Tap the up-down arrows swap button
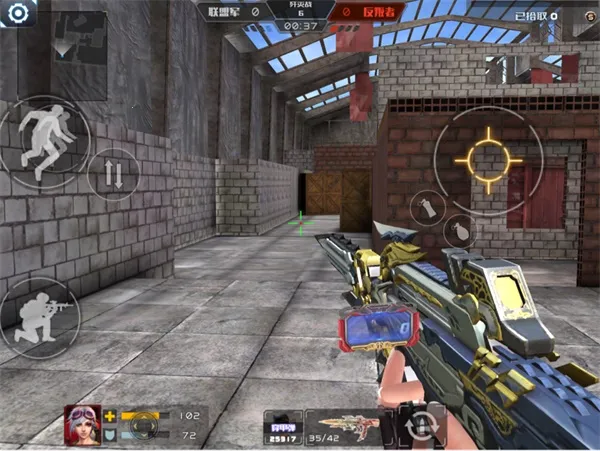The width and height of the screenshot is (600, 451). [x=113, y=174]
